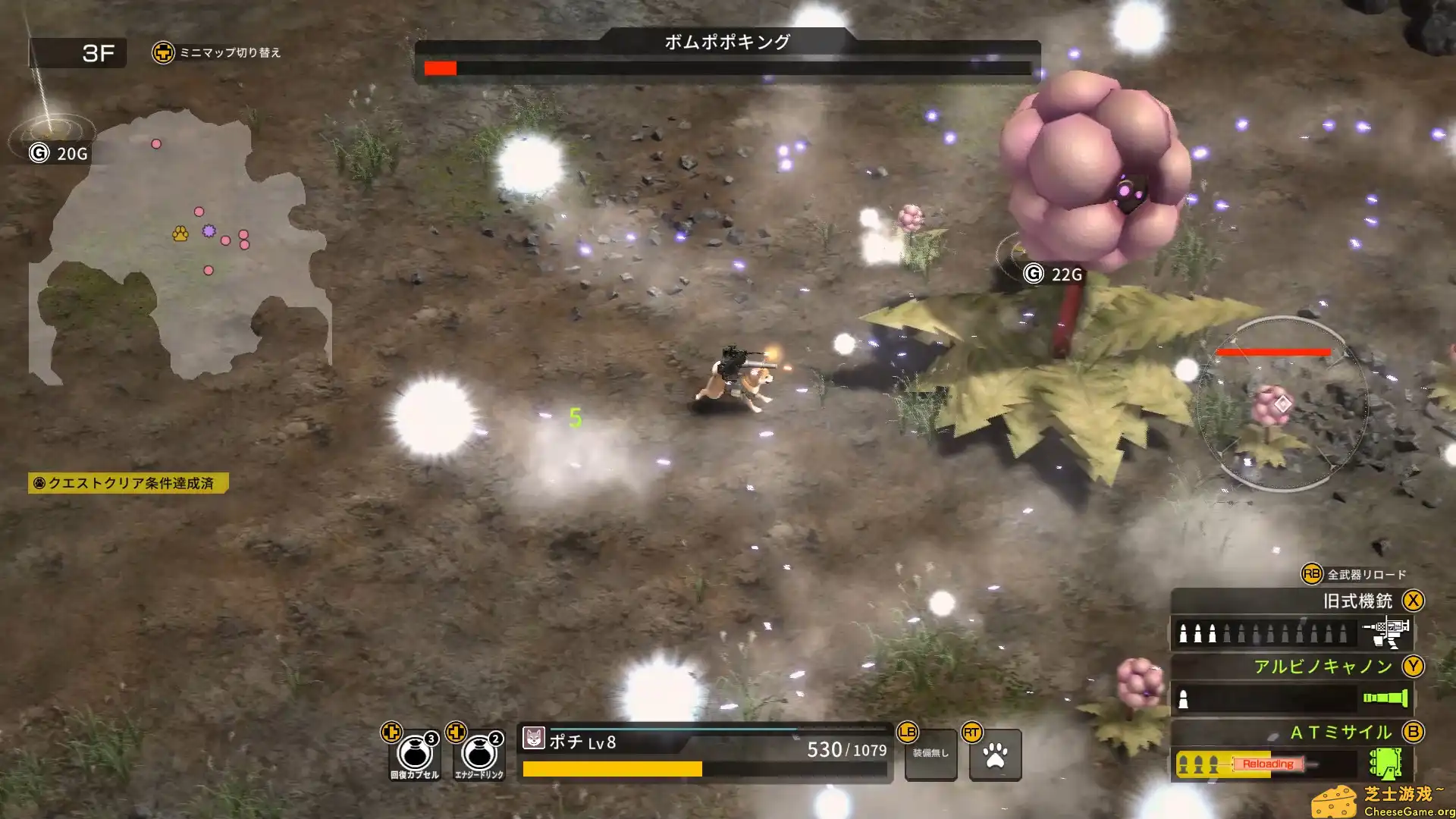Image resolution: width=1456 pixels, height=819 pixels.
Task: Click the 回復カプセル healing capsule icon
Action: [415, 755]
